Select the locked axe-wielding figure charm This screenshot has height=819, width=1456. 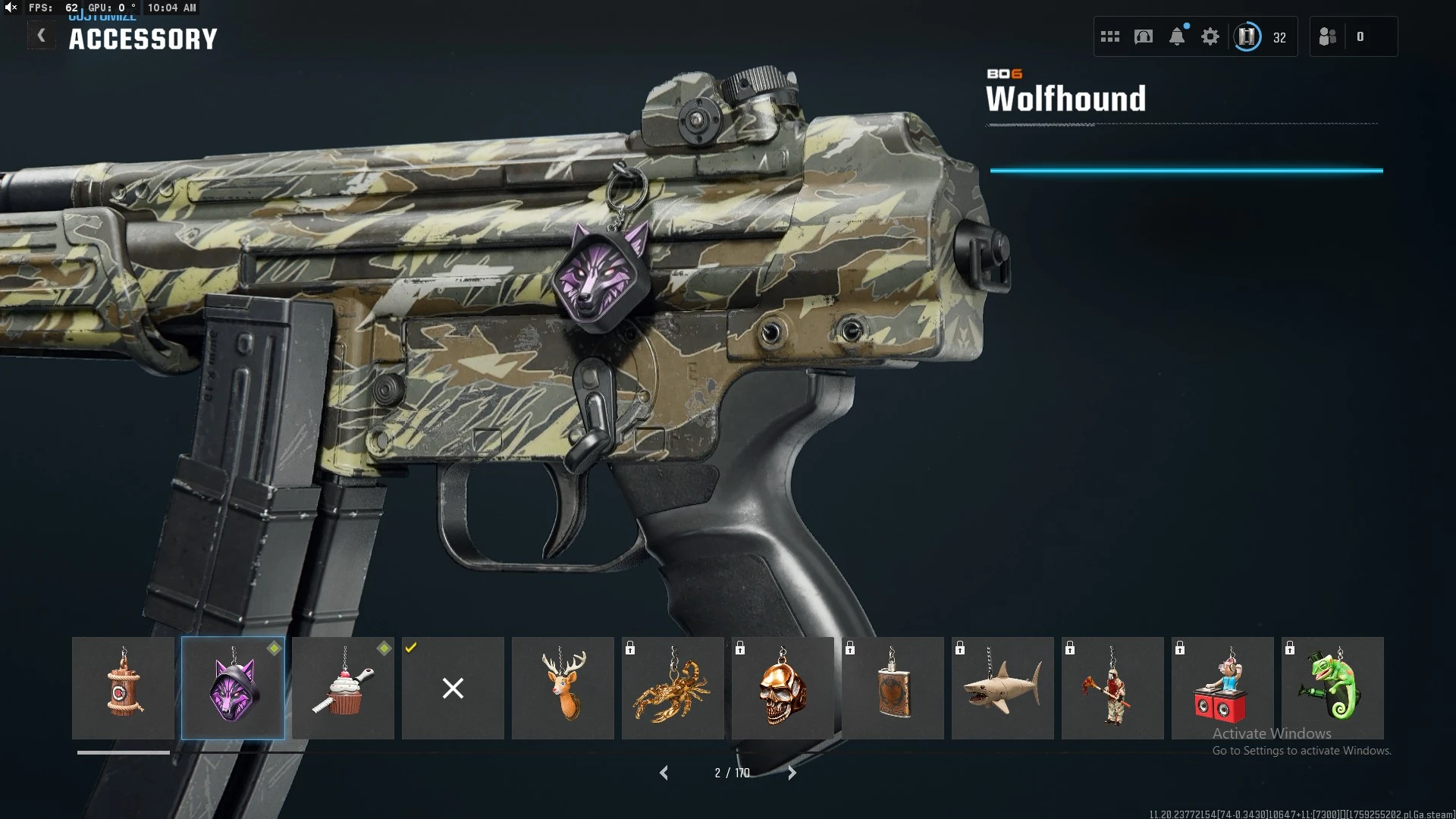pyautogui.click(x=1112, y=688)
